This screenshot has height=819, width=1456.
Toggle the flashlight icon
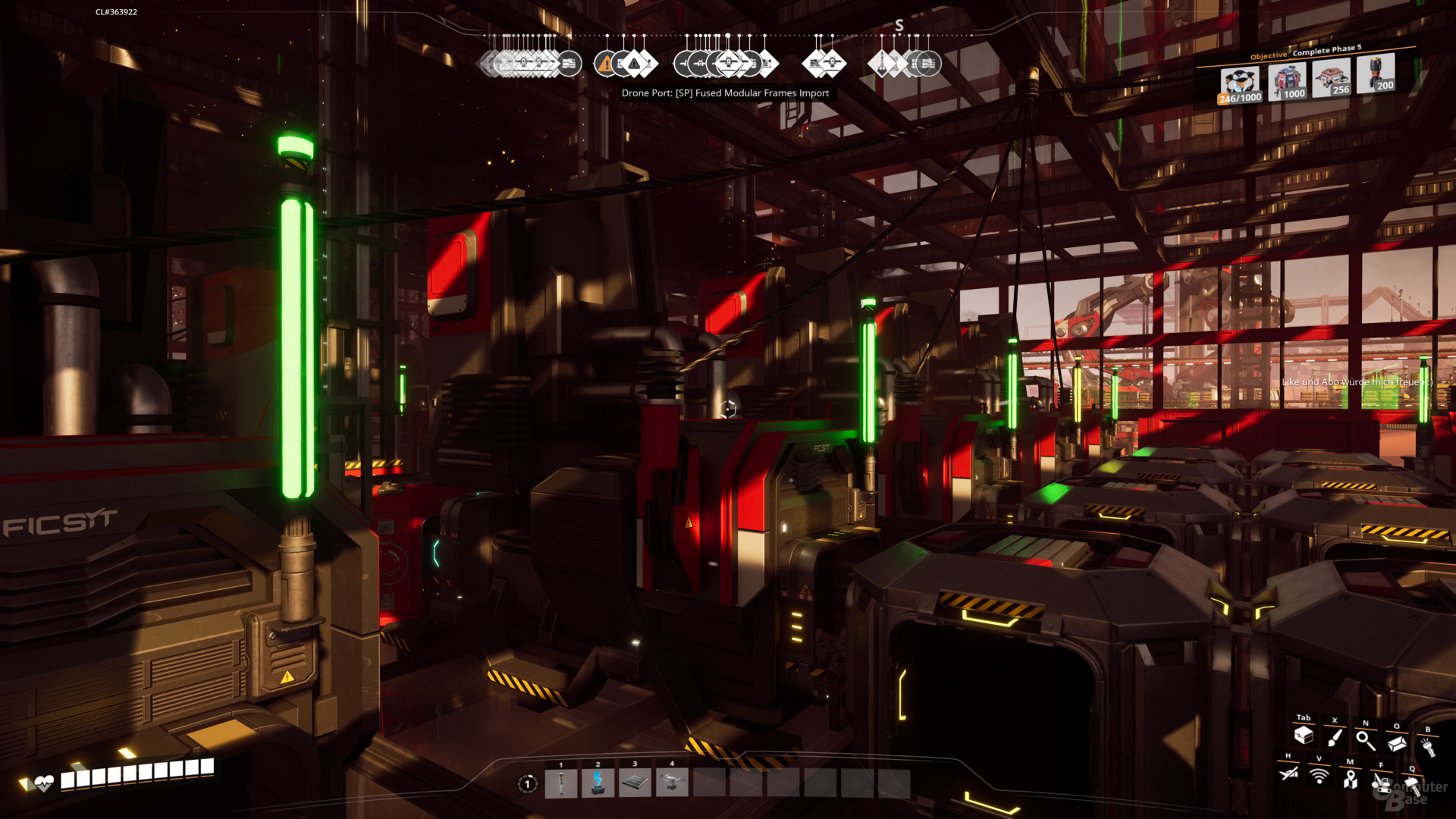[1429, 748]
